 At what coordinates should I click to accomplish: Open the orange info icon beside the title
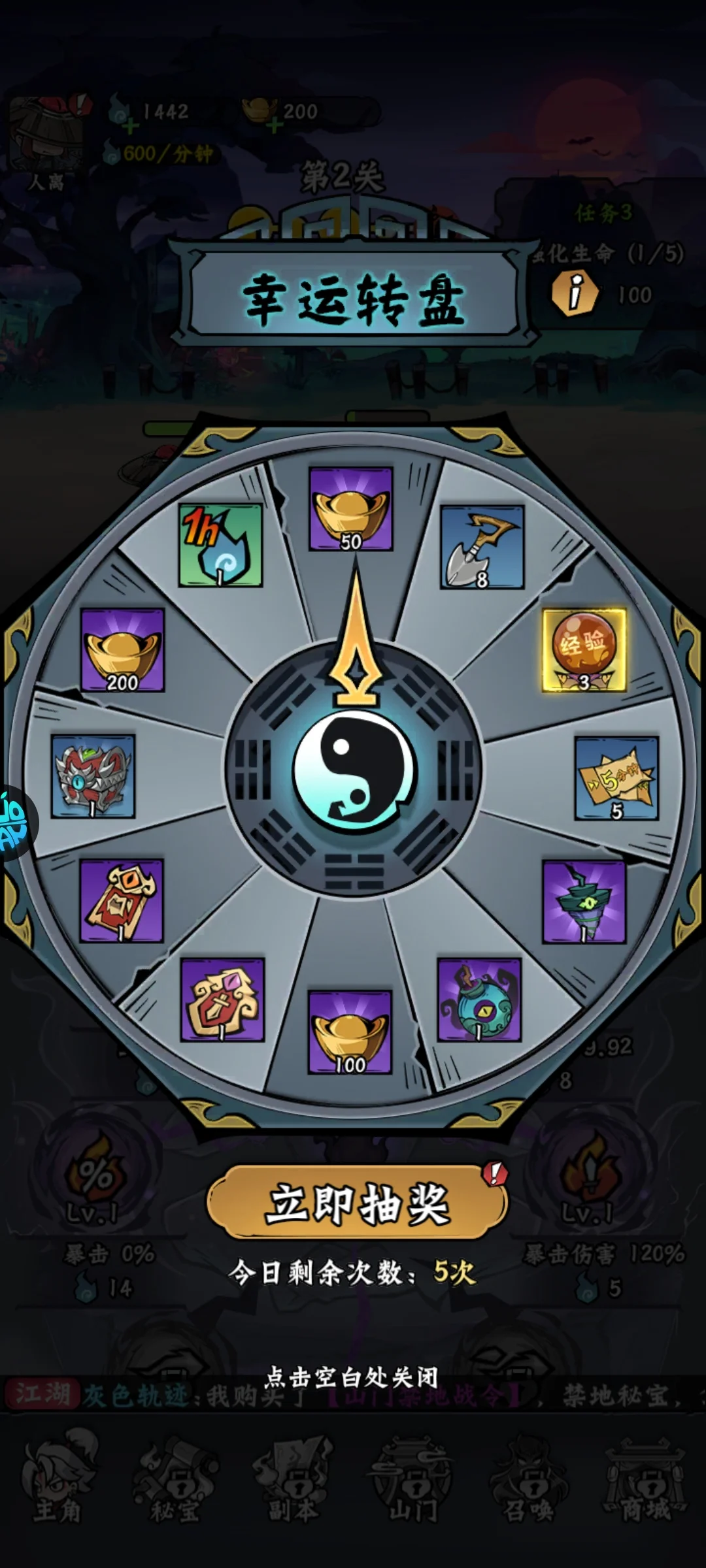point(575,293)
